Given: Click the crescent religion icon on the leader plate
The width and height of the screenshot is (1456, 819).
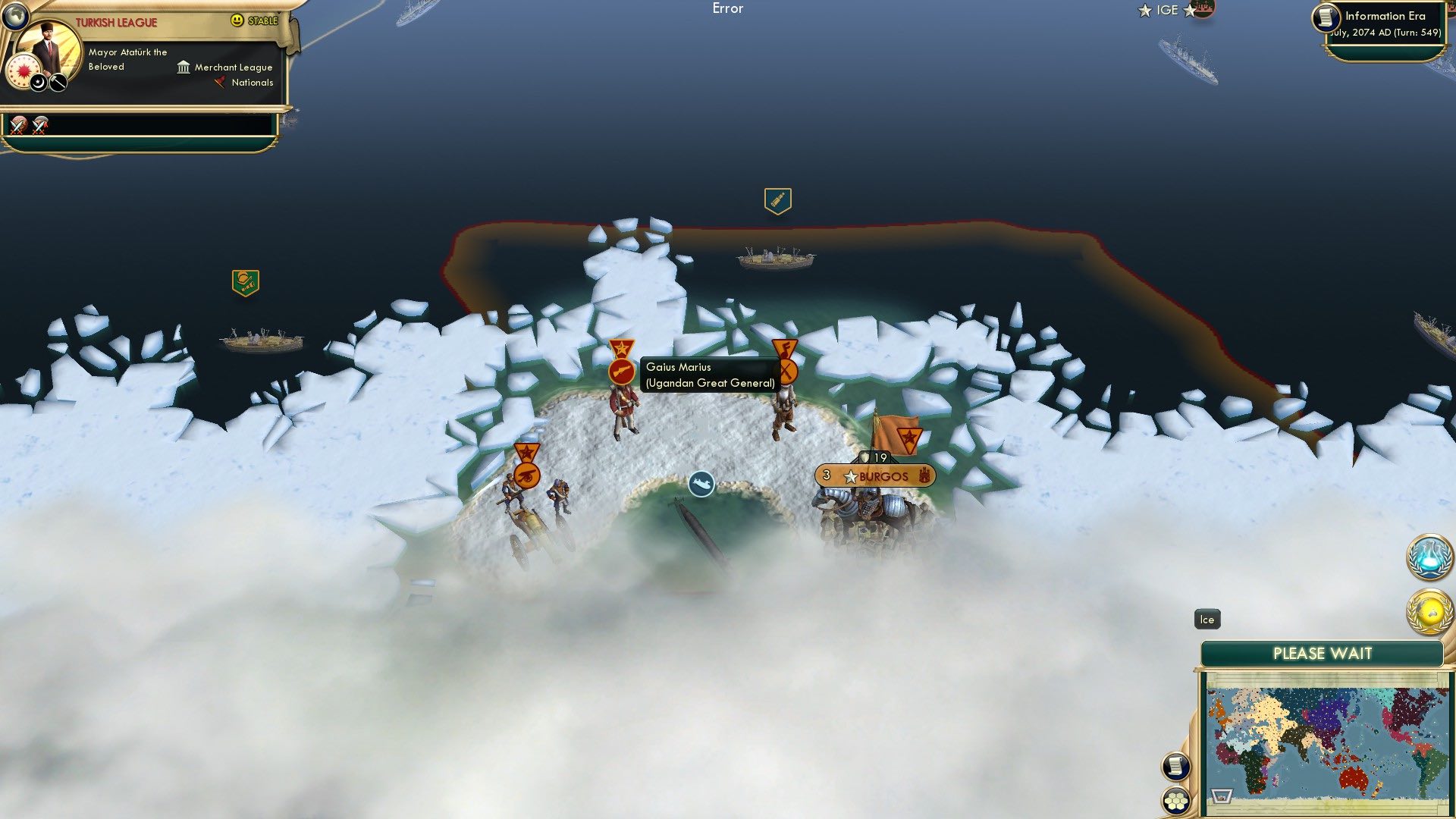Looking at the screenshot, I should point(38,82).
